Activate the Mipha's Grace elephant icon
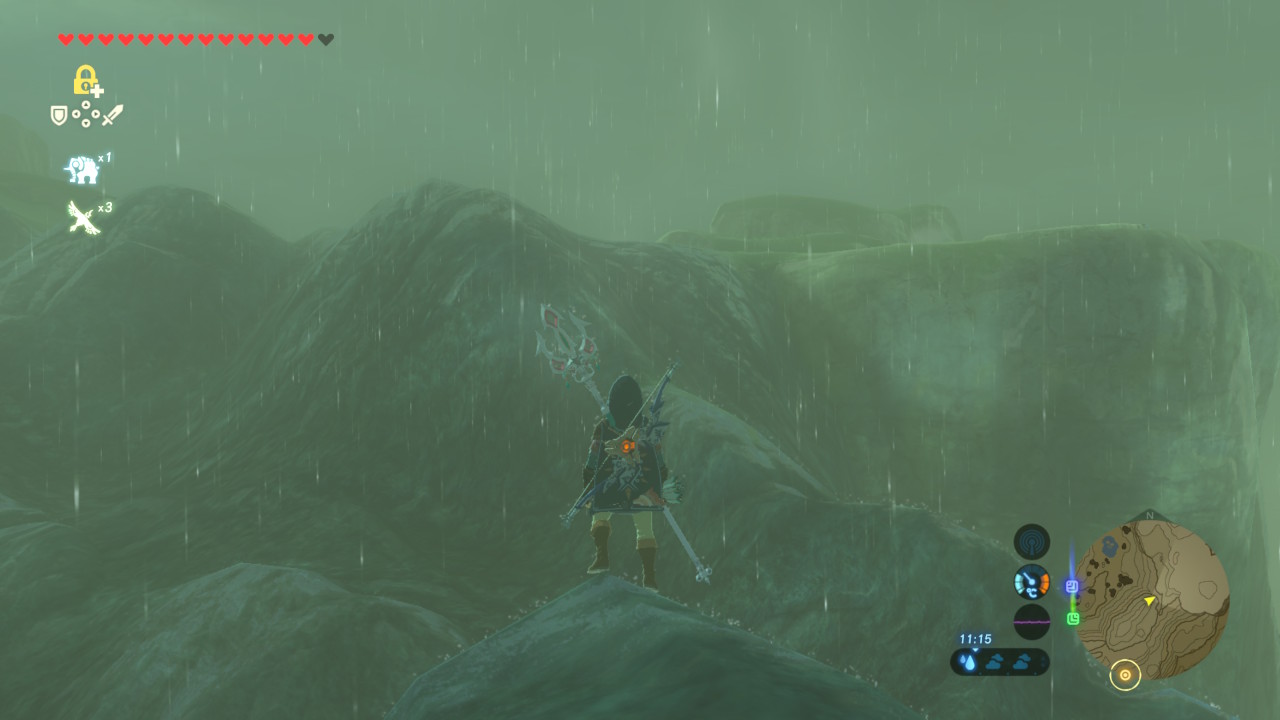The width and height of the screenshot is (1280, 720). pos(82,170)
